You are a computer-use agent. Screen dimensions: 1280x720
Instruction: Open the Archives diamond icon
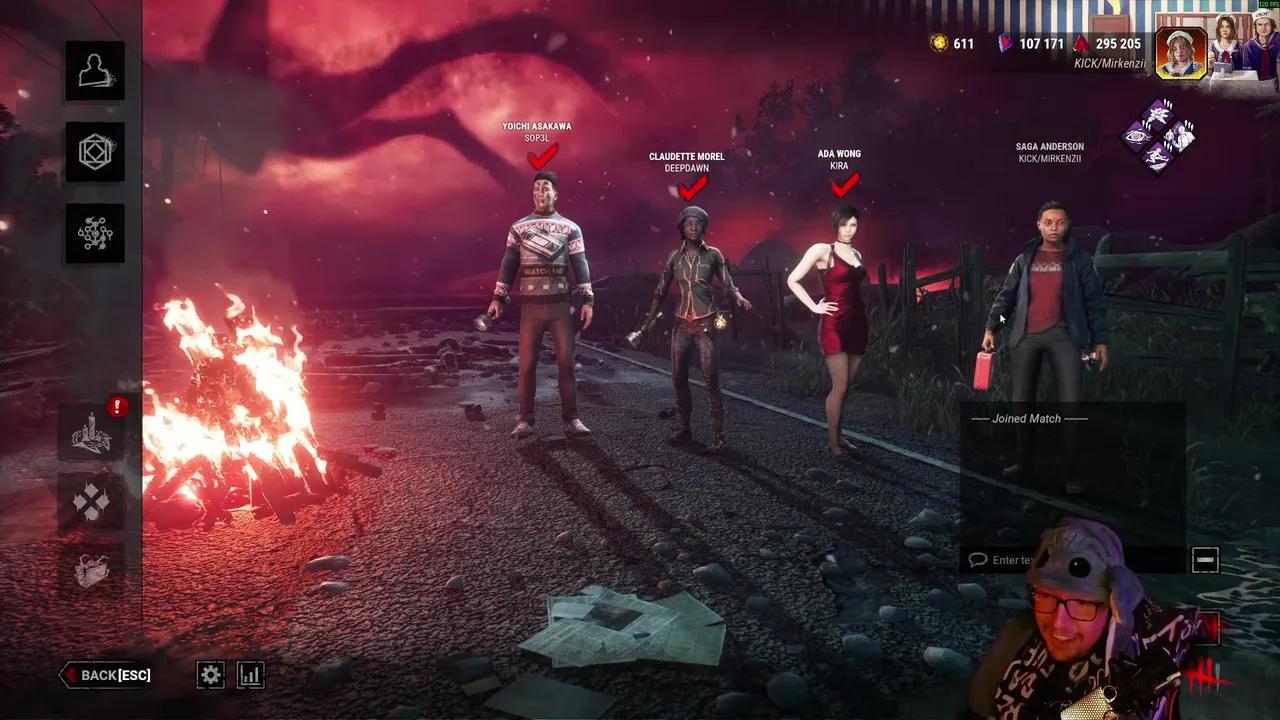[x=95, y=502]
